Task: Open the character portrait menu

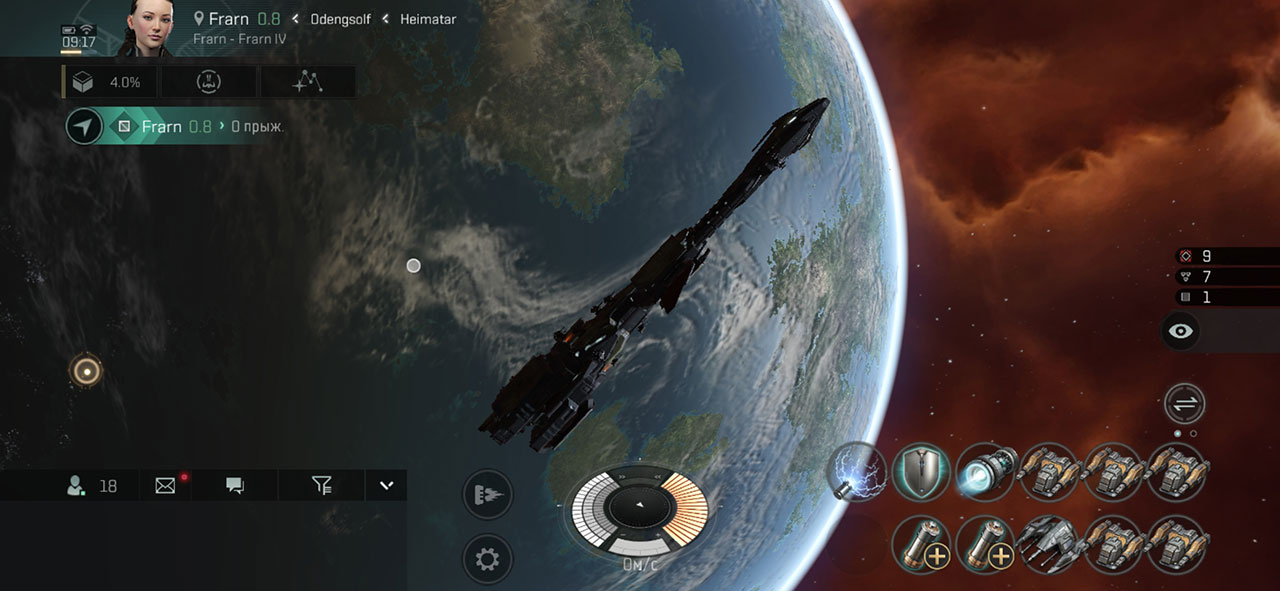Action: [x=147, y=28]
